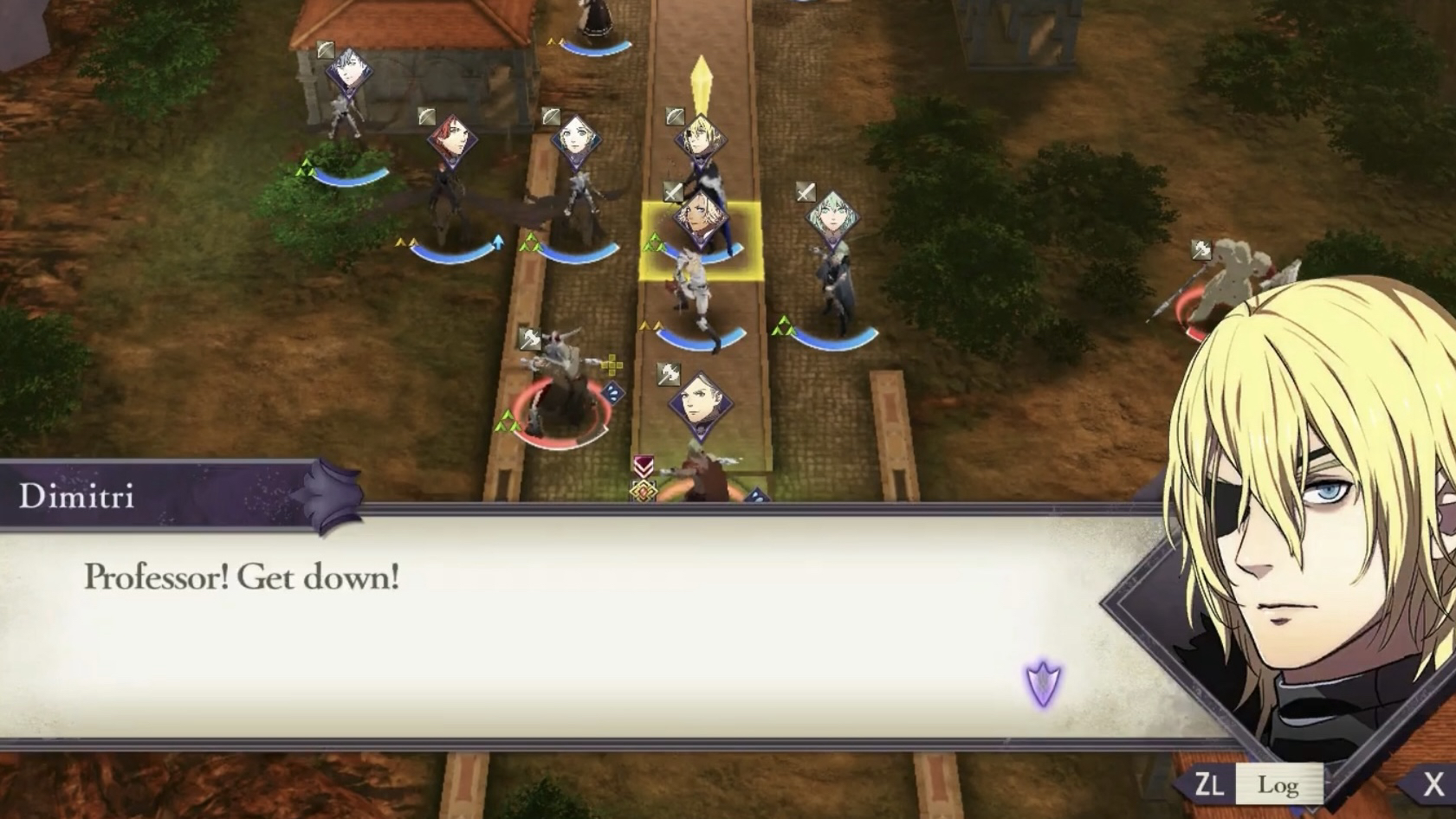1456x819 pixels.
Task: Click the purple shield continue indicator
Action: [x=1043, y=683]
